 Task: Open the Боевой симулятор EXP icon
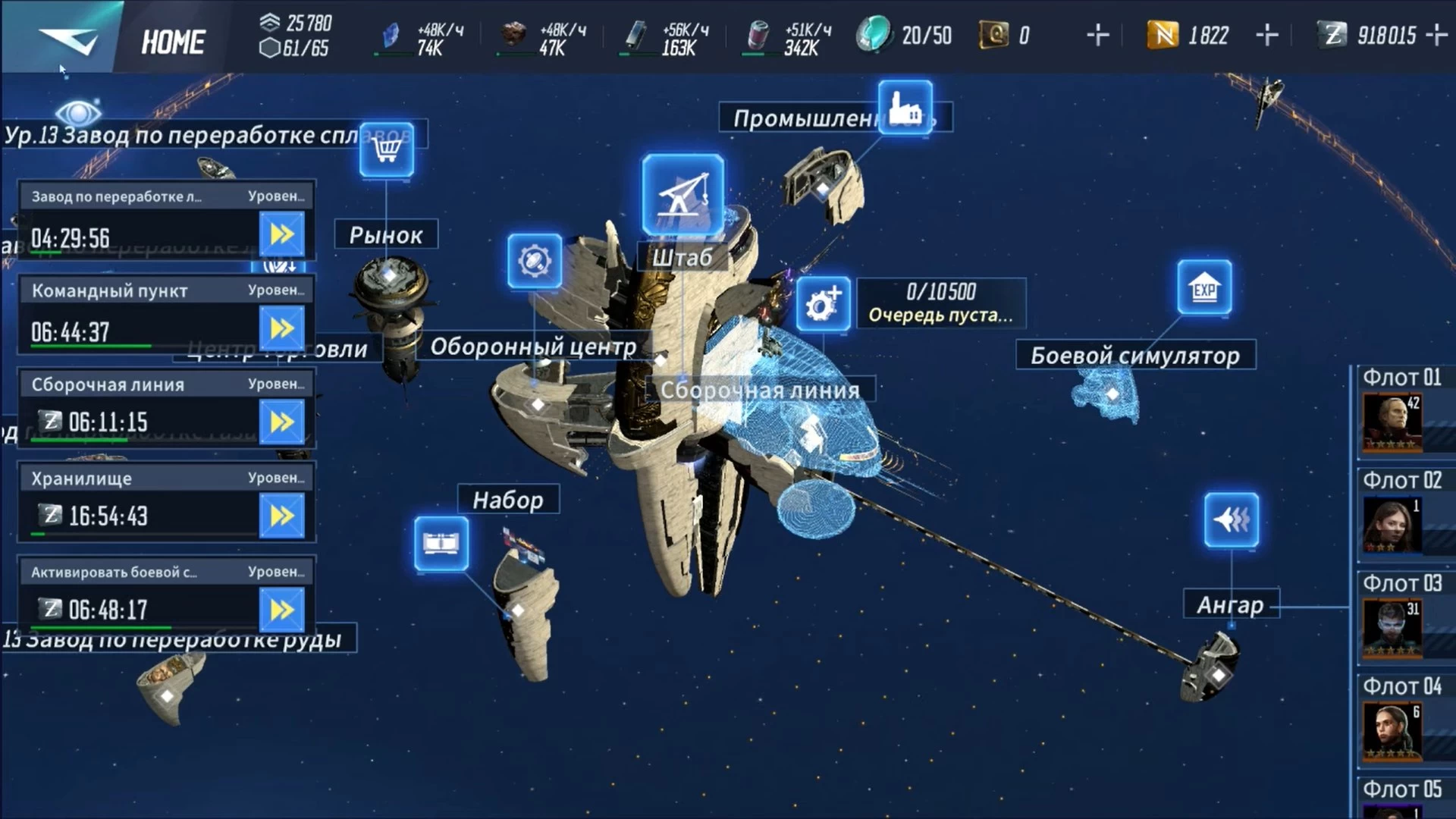click(x=1204, y=287)
